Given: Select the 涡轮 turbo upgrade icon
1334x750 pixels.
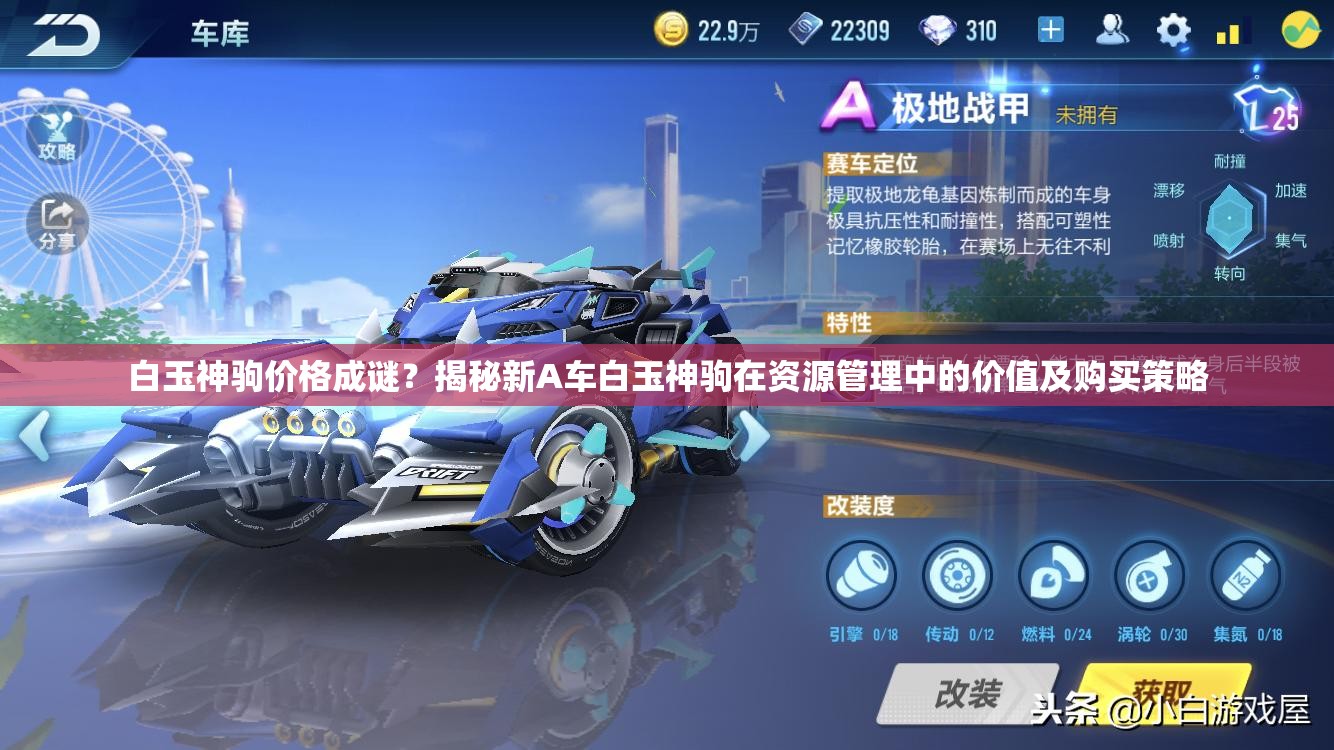Looking at the screenshot, I should (1148, 573).
